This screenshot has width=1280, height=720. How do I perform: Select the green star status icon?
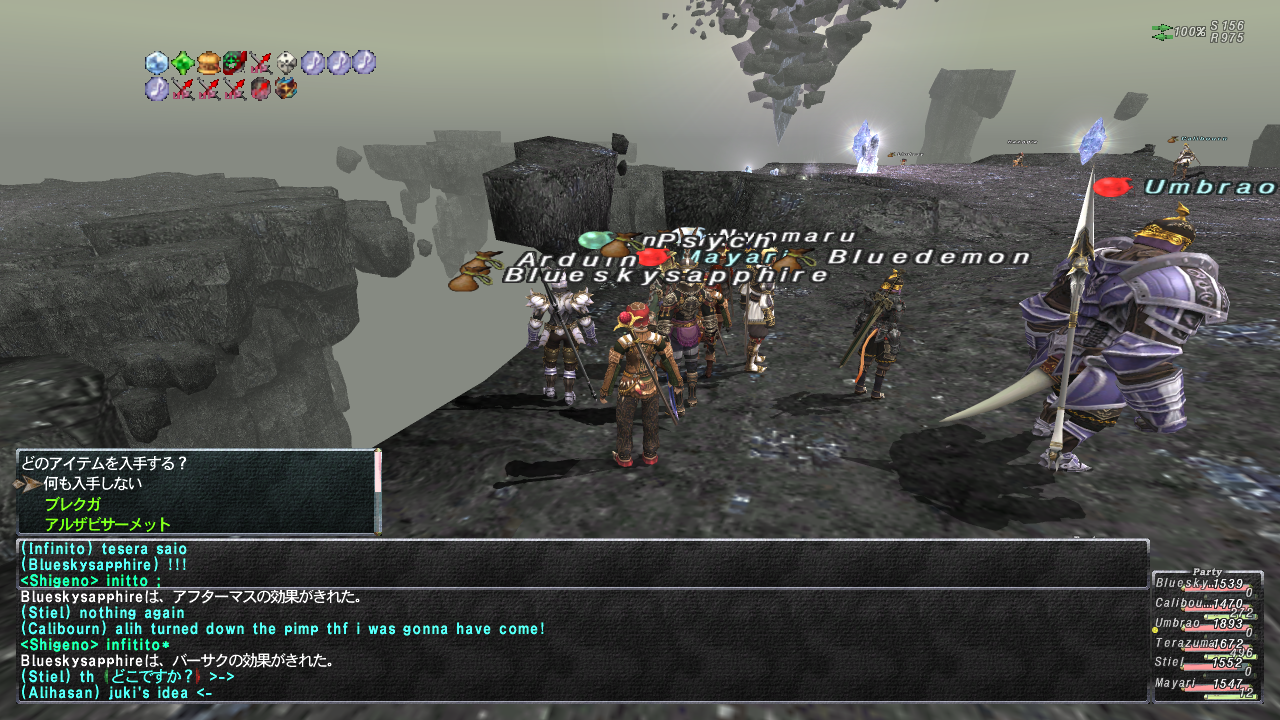tap(183, 63)
